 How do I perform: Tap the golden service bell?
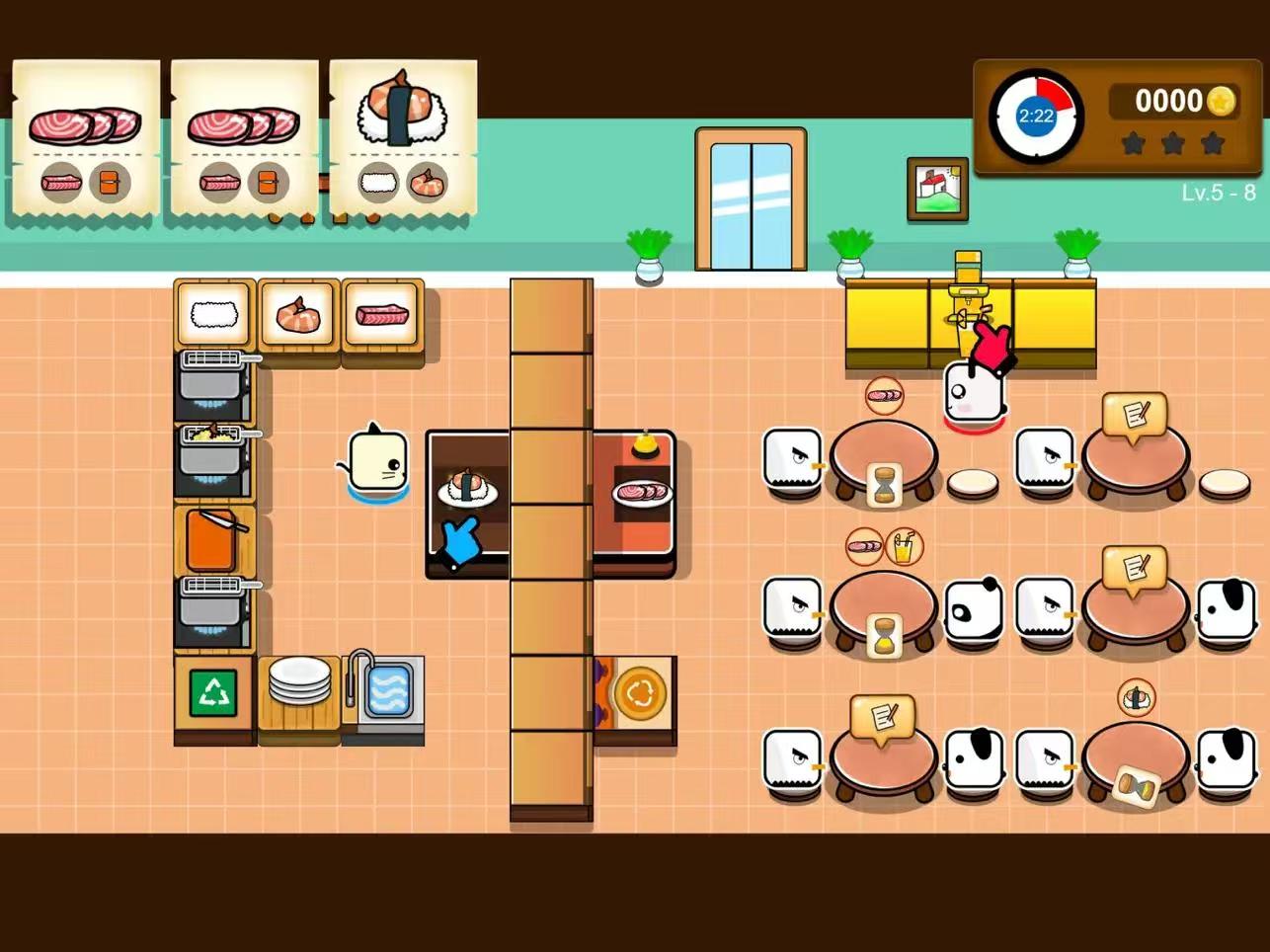pos(645,445)
